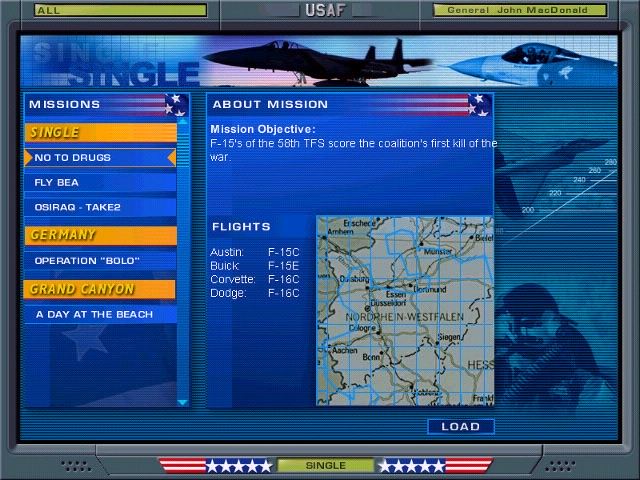Open the GERMANY mission category header
640x480 pixels.
[x=100, y=235]
